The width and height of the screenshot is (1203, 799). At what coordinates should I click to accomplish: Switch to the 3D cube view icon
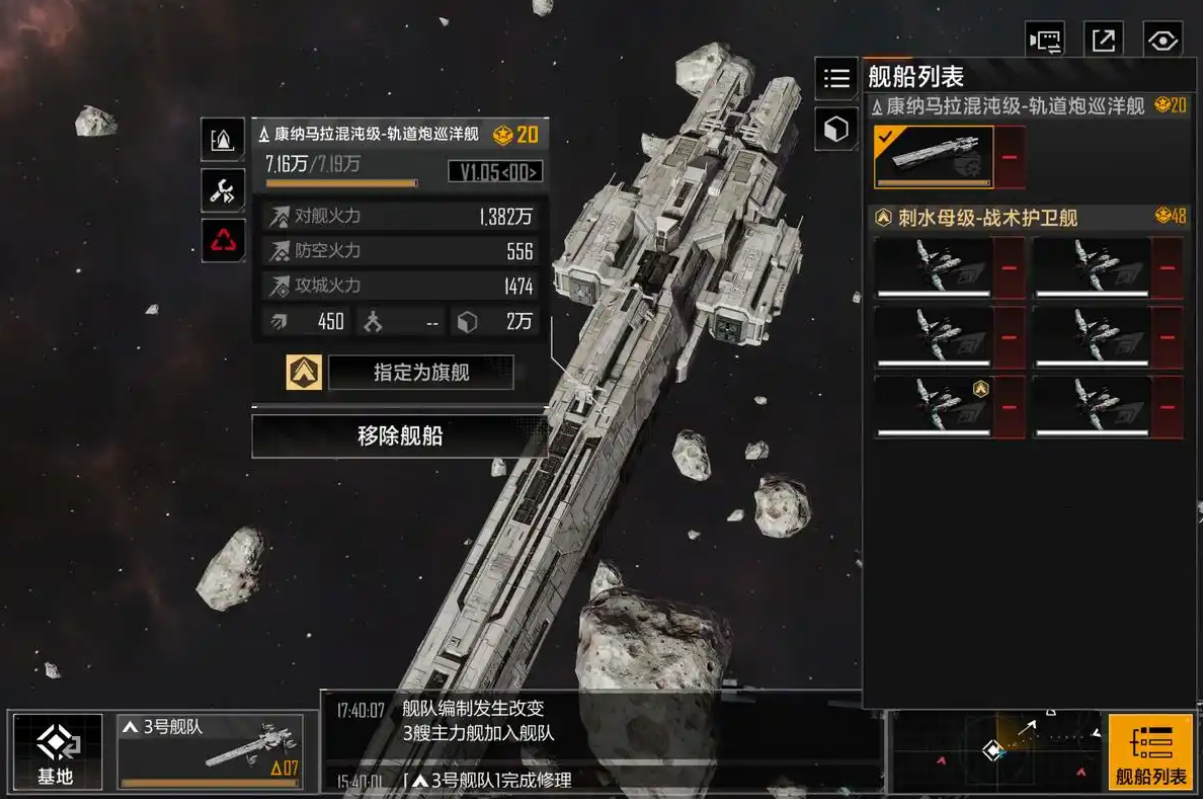836,128
